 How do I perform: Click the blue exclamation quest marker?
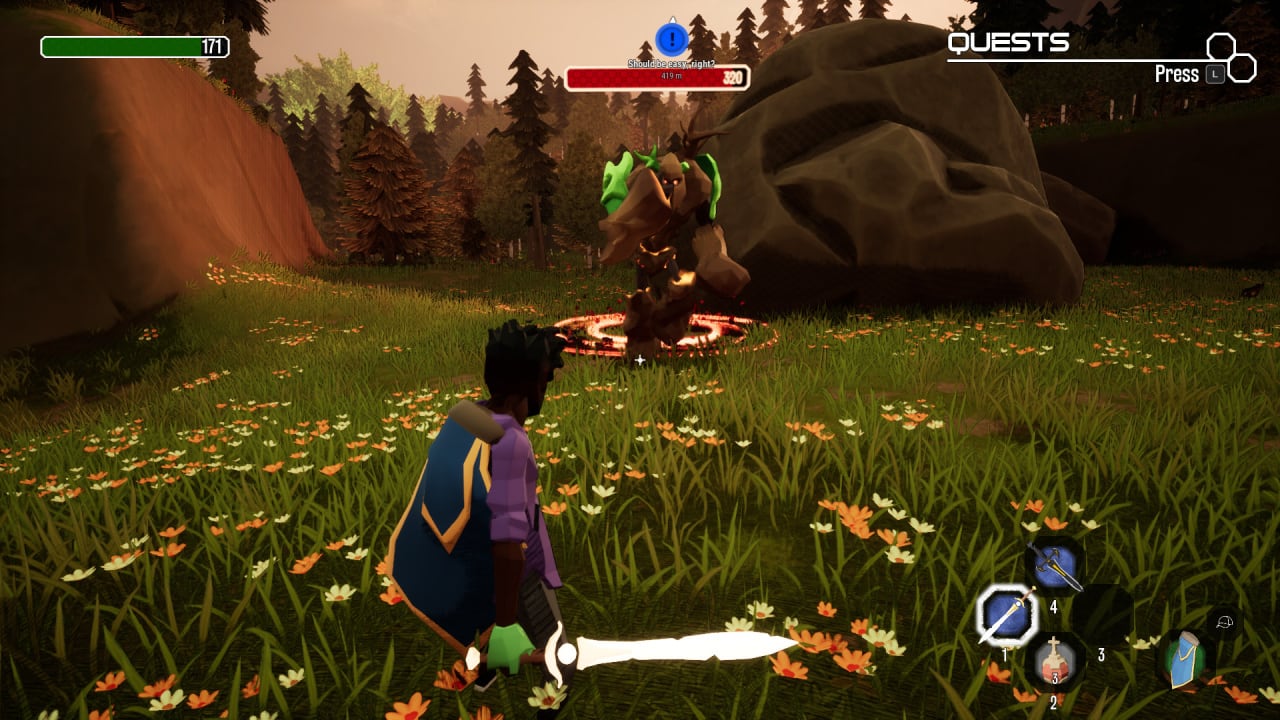click(x=672, y=40)
